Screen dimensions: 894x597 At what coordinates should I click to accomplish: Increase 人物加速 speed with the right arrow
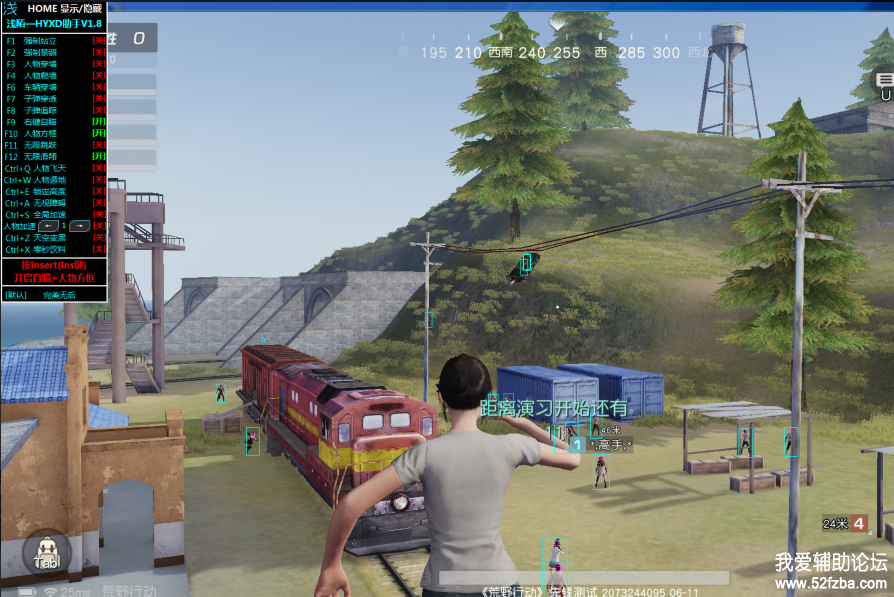pos(79,226)
